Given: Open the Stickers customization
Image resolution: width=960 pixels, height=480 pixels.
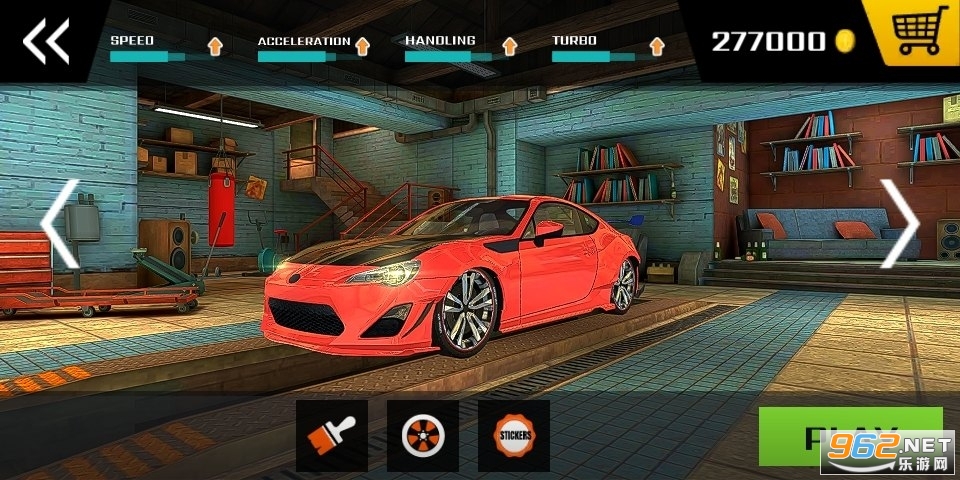Looking at the screenshot, I should pos(514,435).
